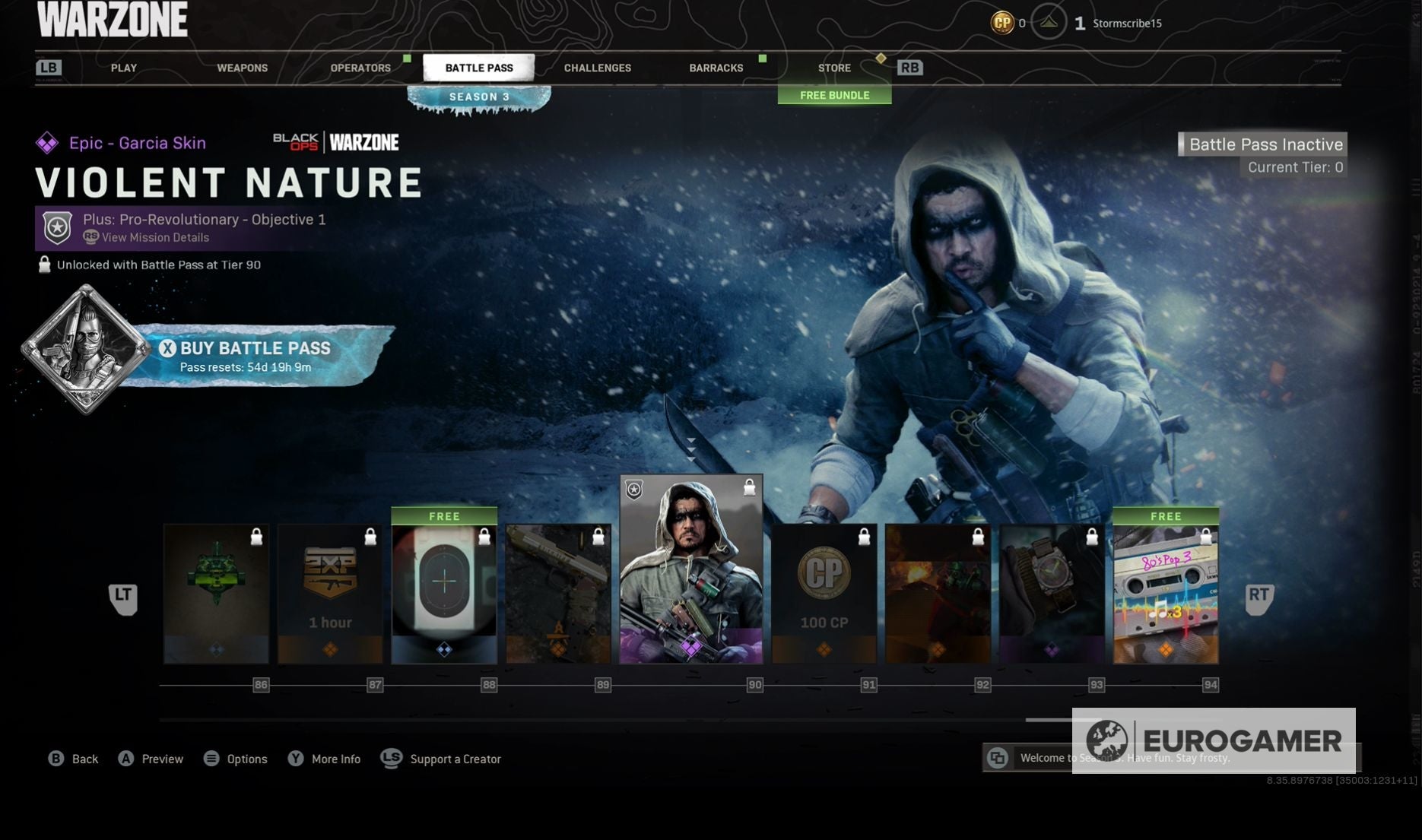
Task: Open the Operators tab
Action: tap(360, 68)
